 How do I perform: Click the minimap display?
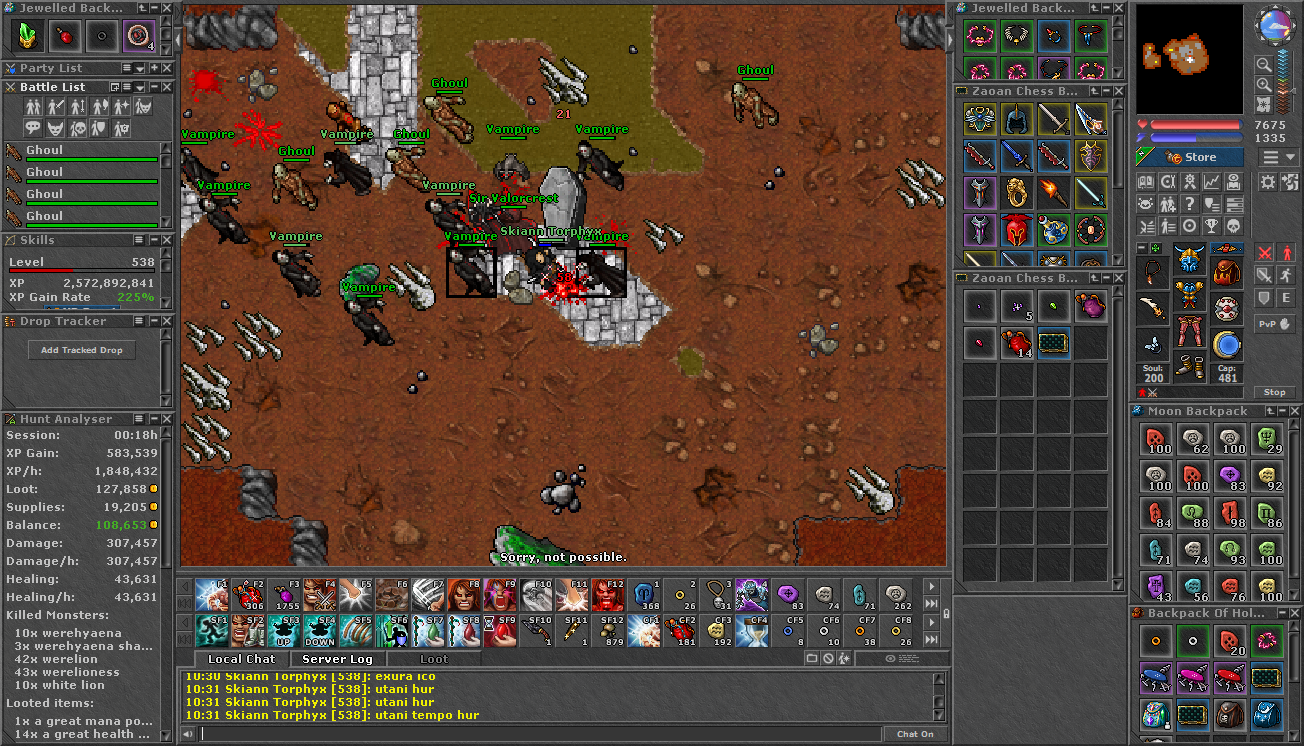coord(1189,58)
